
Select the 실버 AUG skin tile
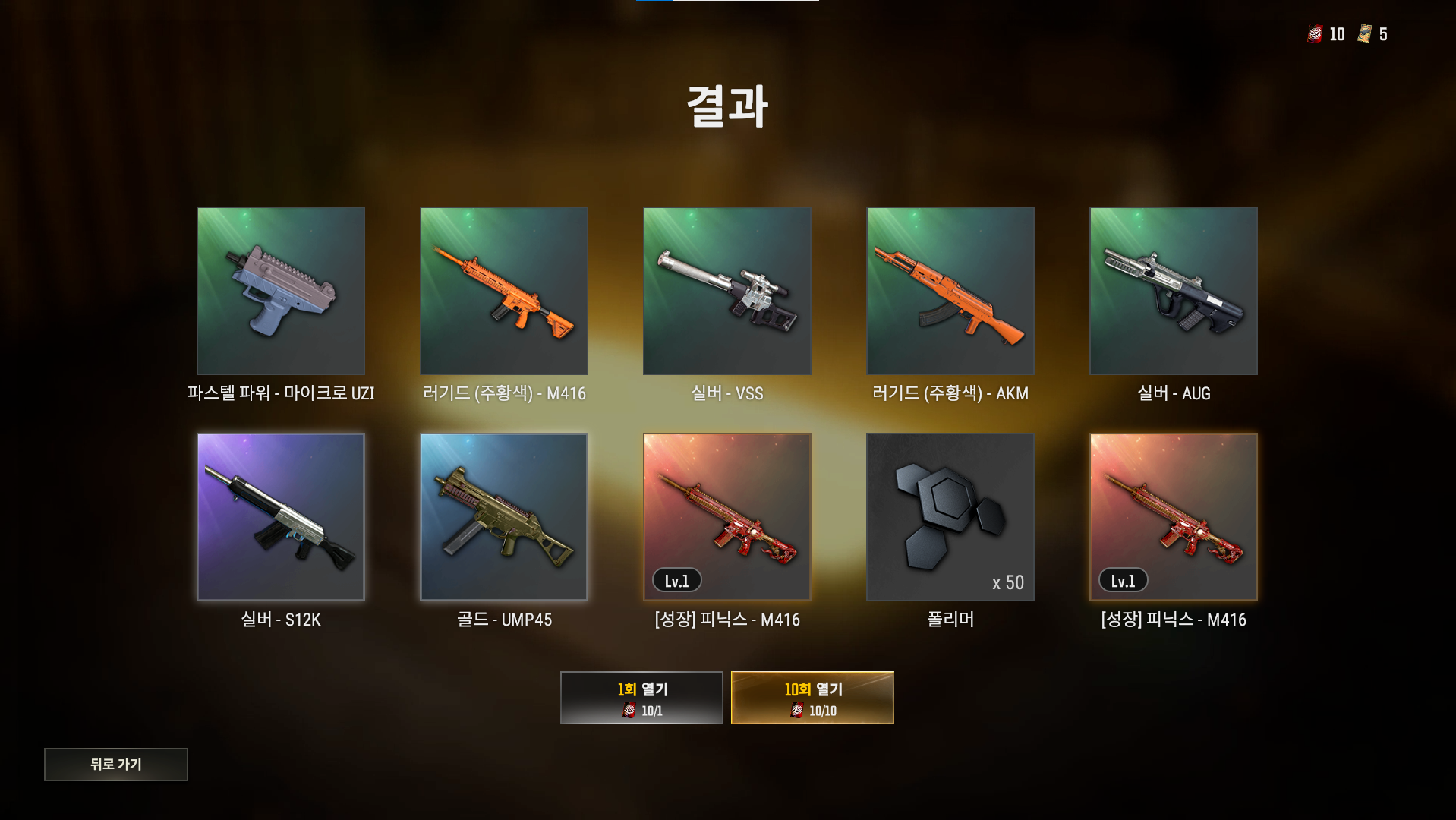click(x=1174, y=291)
